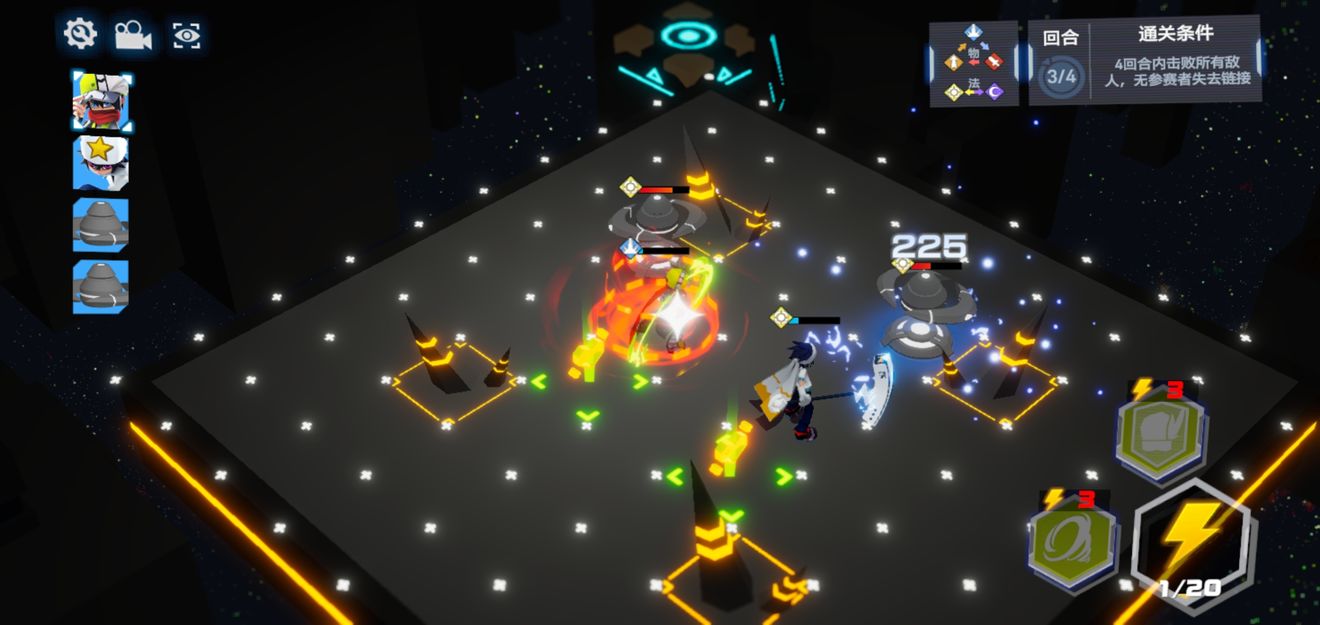Viewport: 1320px width, 625px height.
Task: Select the star-cap character portrait
Action: (101, 163)
